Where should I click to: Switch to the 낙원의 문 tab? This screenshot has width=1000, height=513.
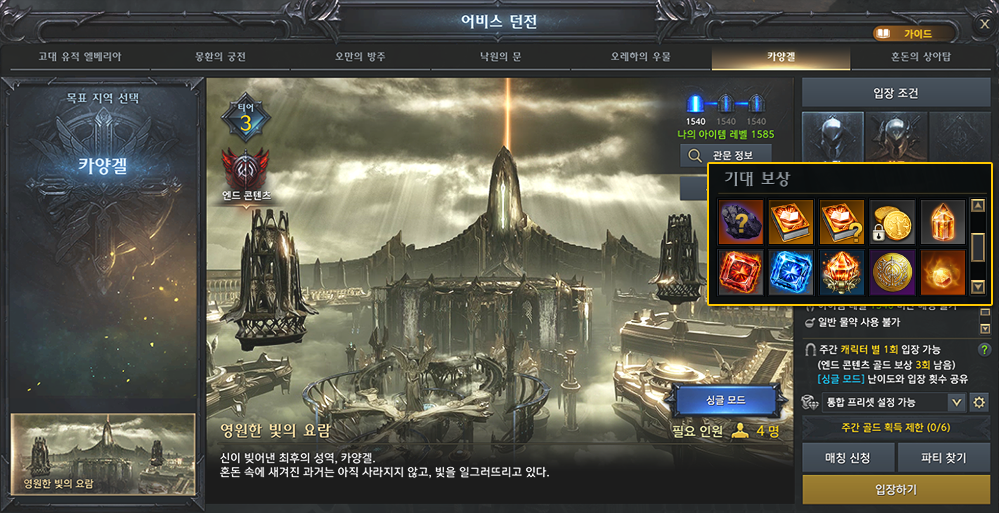coord(500,57)
